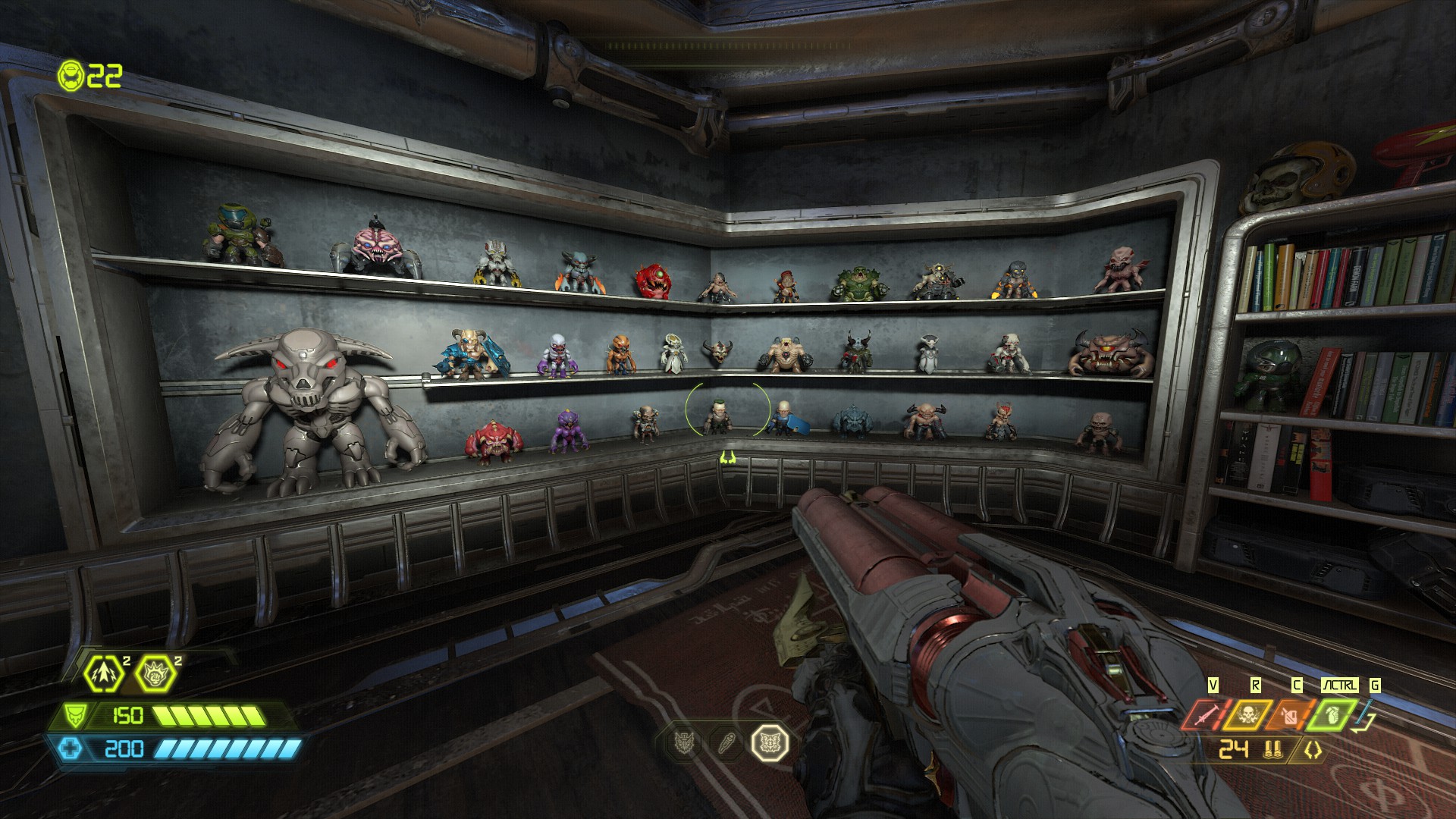This screenshot has width=1456, height=819.
Task: Select the dash charges arrow icon
Action: 104,672
